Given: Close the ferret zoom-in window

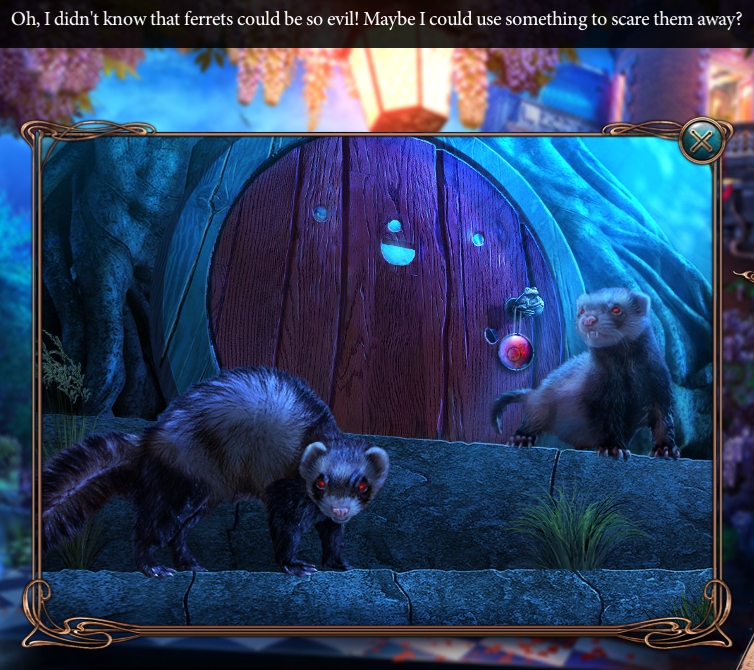Looking at the screenshot, I should click(701, 141).
